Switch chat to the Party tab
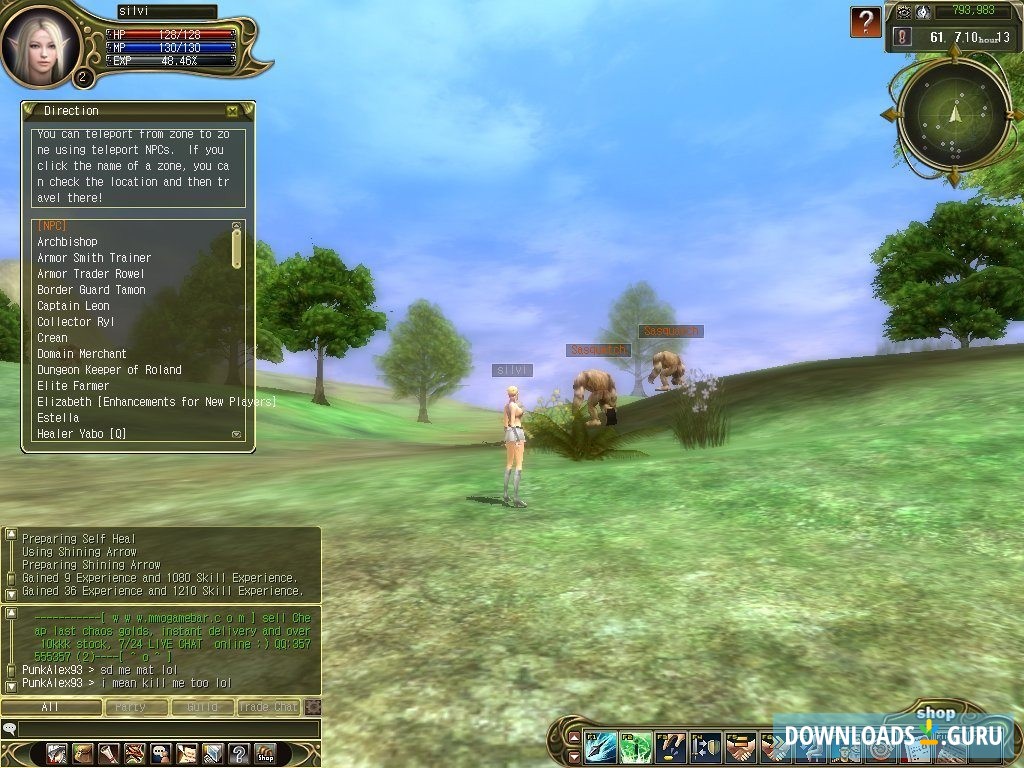Screen dimensions: 1024x768 click(129, 707)
